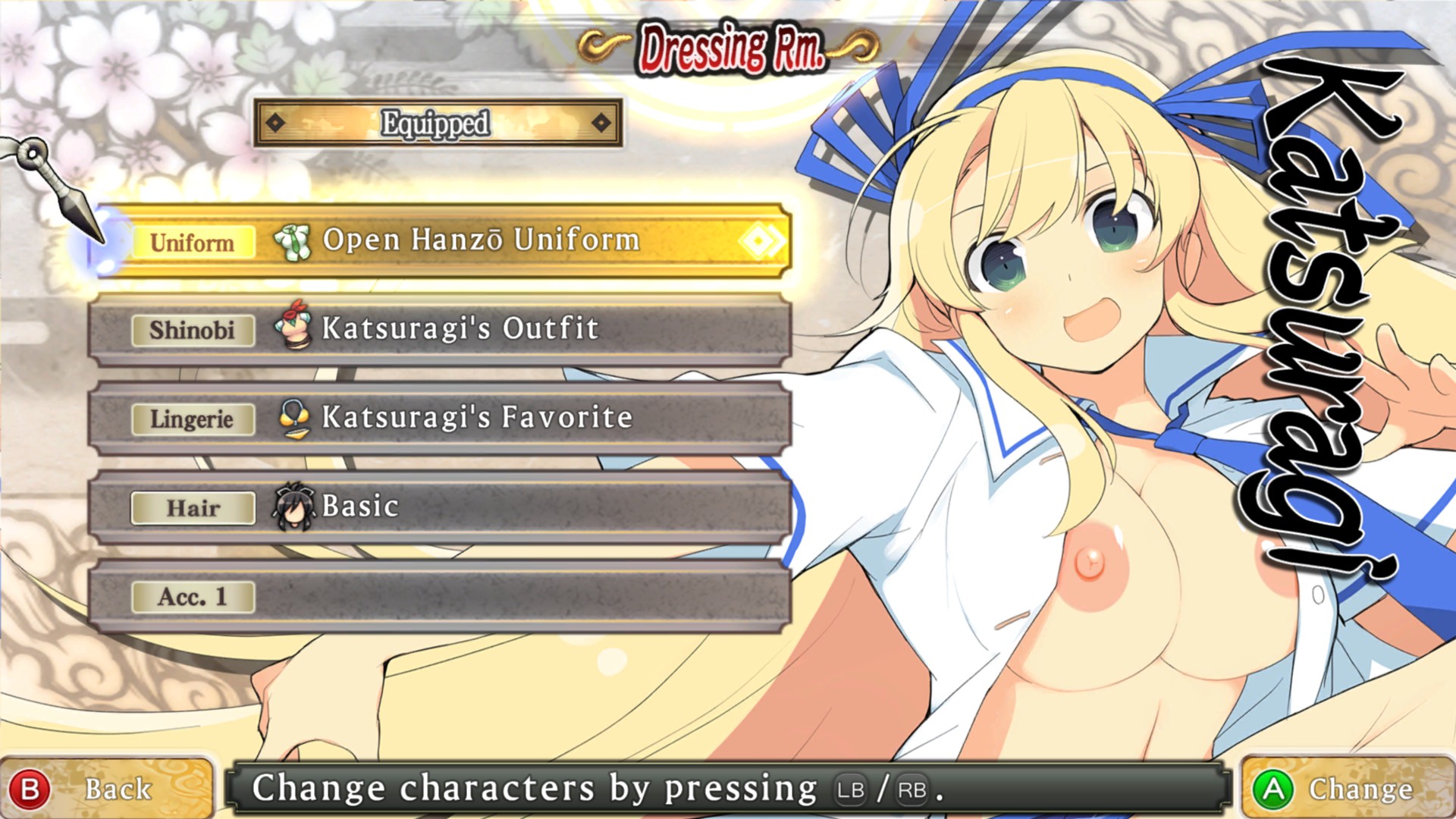Open the empty Acc. 1 slot
Image resolution: width=1456 pixels, height=819 pixels.
441,597
